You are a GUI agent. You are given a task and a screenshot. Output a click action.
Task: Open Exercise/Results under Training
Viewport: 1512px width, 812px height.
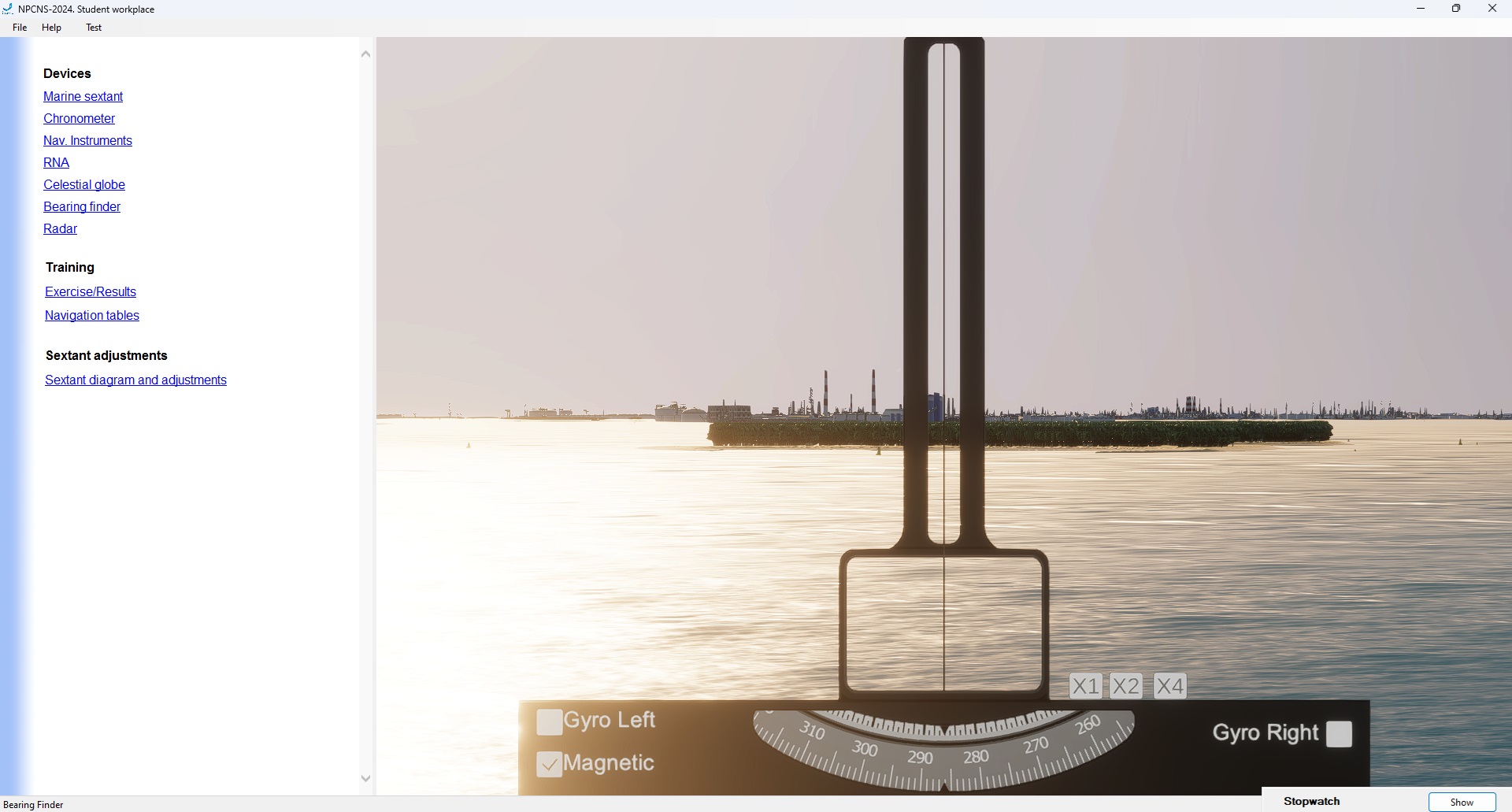pyautogui.click(x=91, y=291)
